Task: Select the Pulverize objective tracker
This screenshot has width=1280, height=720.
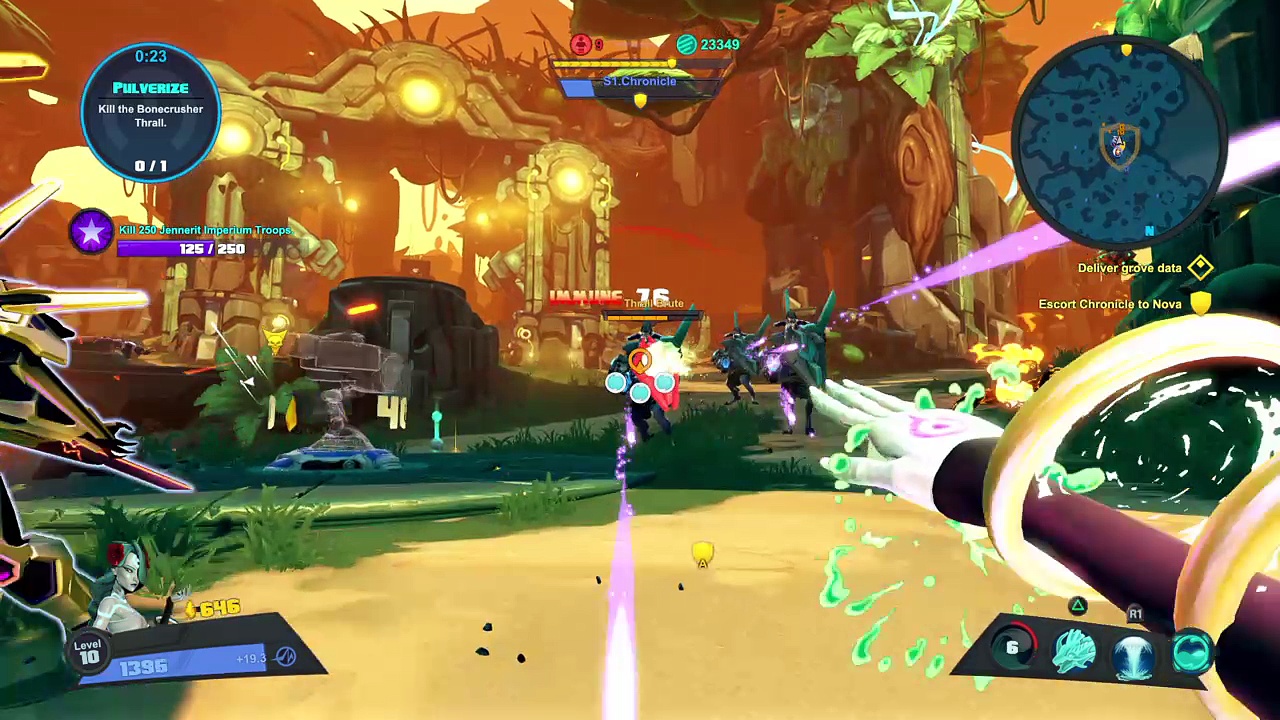Action: [151, 112]
